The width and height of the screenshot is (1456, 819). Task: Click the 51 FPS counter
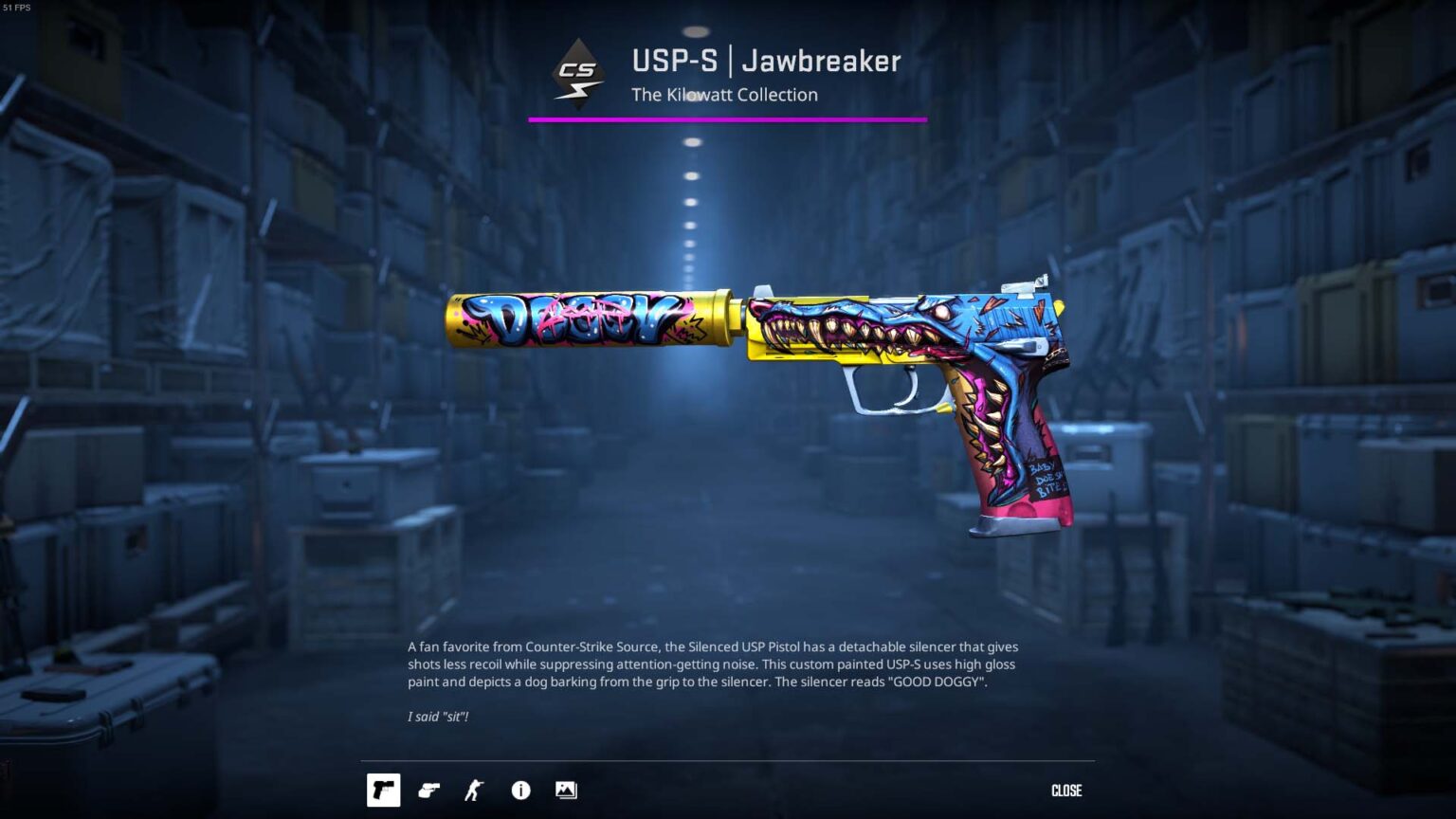pos(18,8)
